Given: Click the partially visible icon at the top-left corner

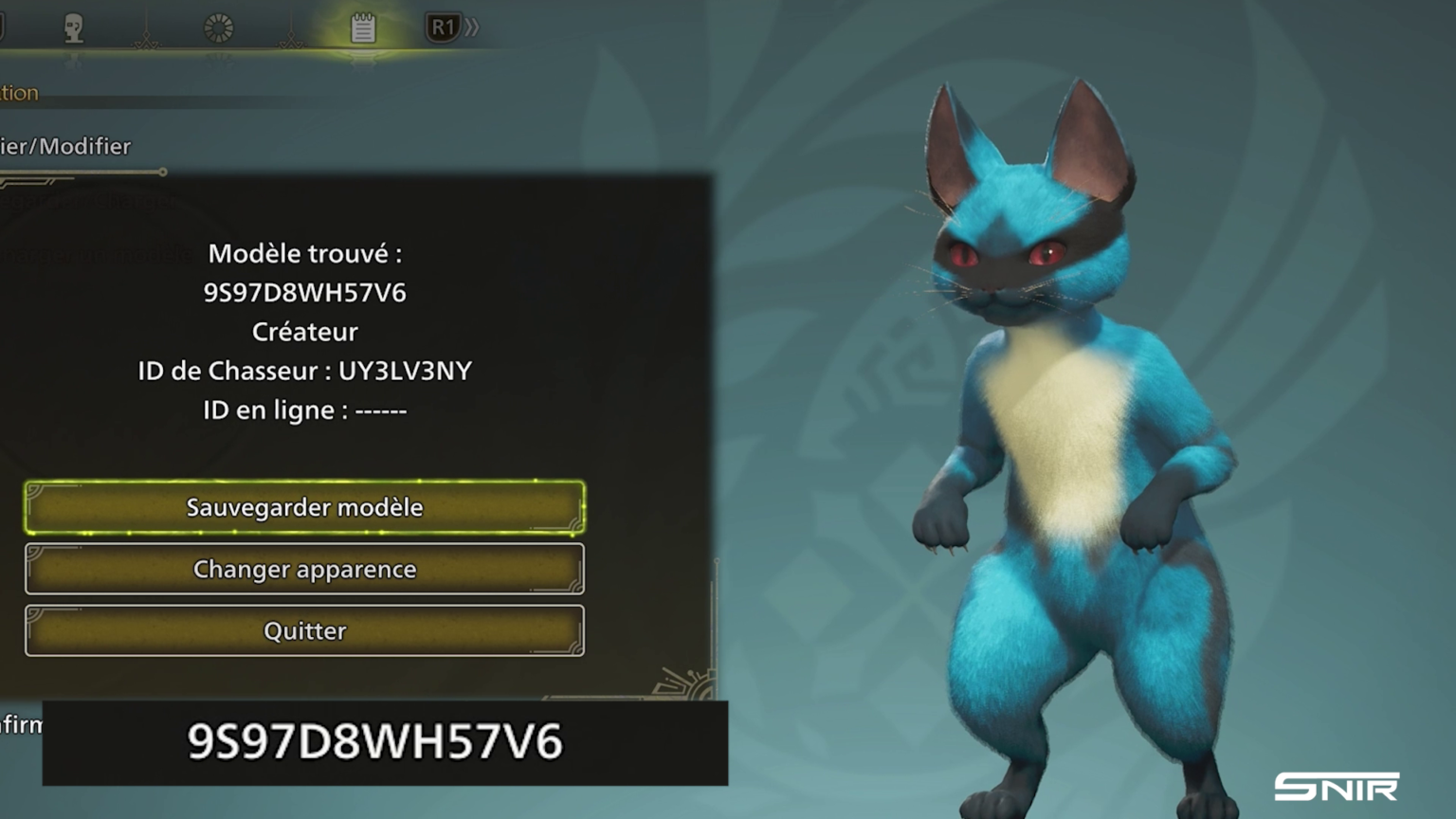Looking at the screenshot, I should pos(3,24).
